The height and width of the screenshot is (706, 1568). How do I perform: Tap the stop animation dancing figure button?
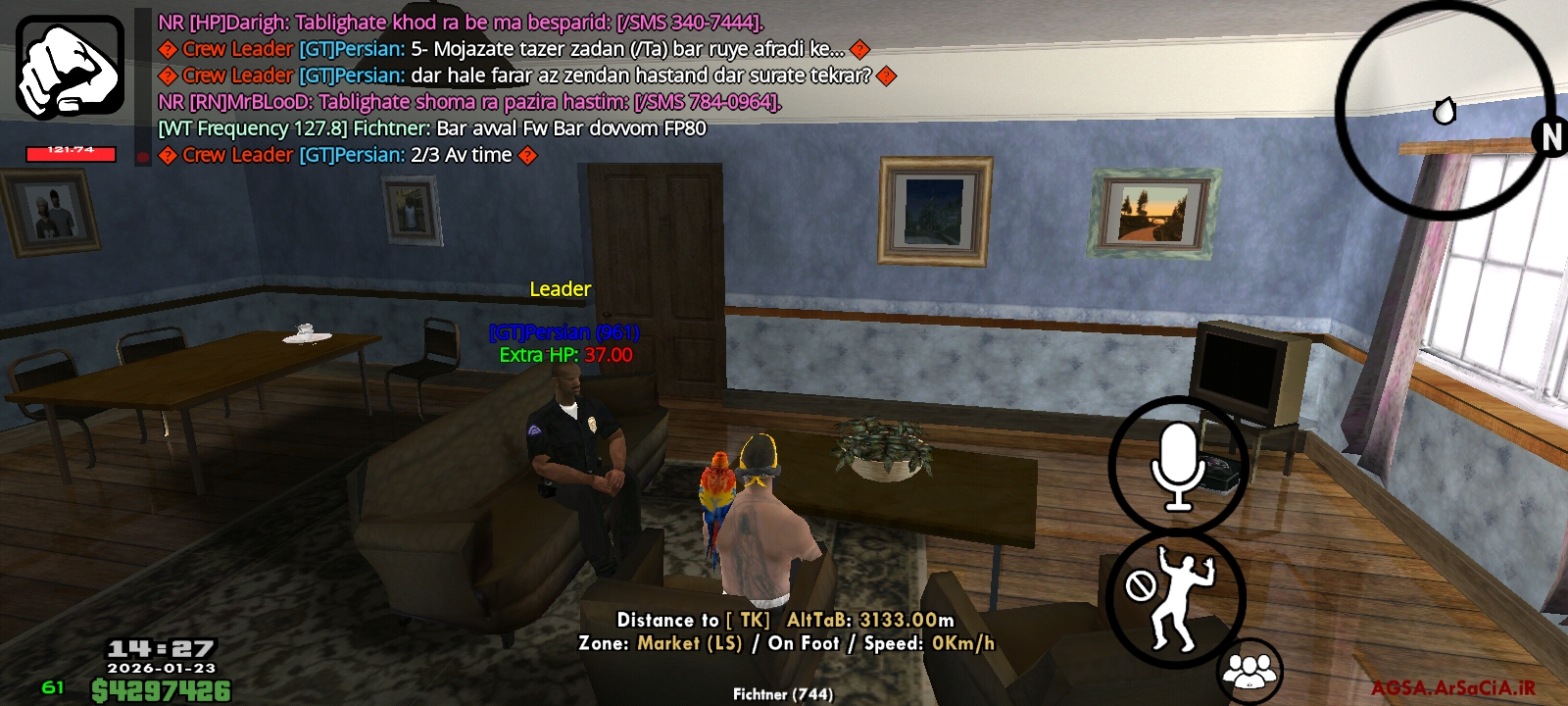tap(1175, 598)
